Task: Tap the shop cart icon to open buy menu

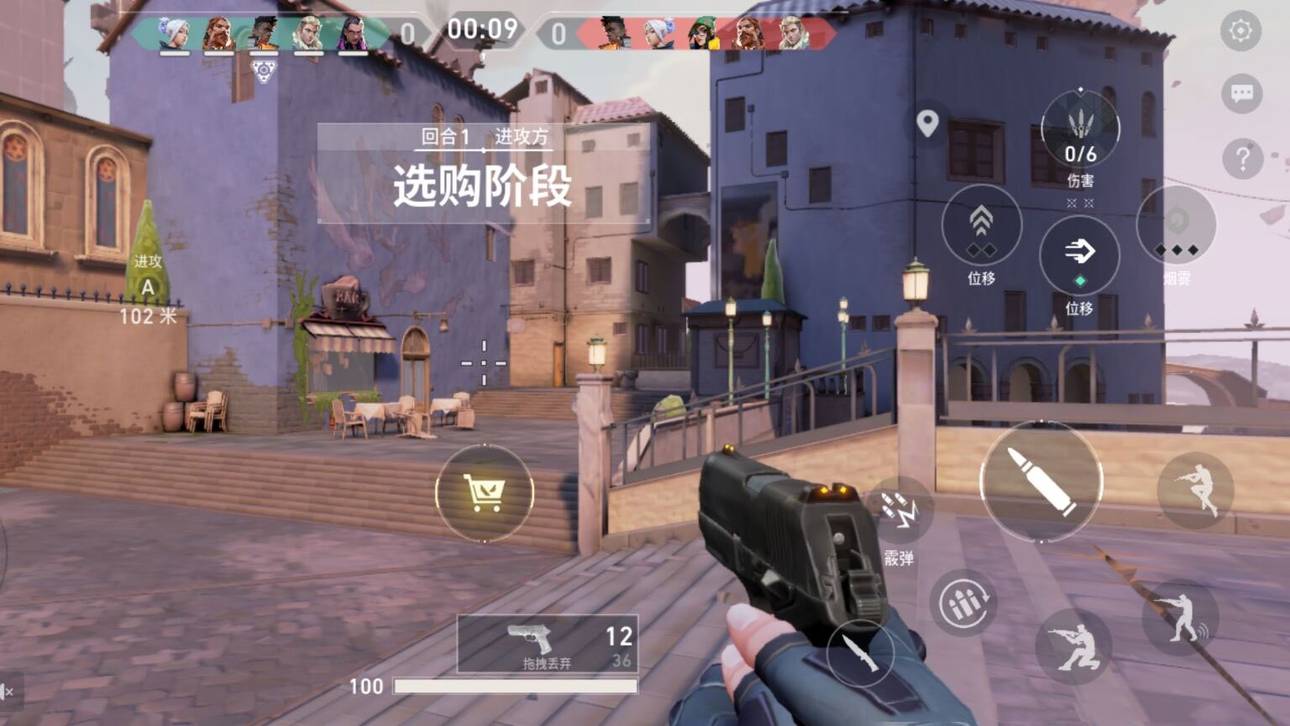Action: pos(483,490)
